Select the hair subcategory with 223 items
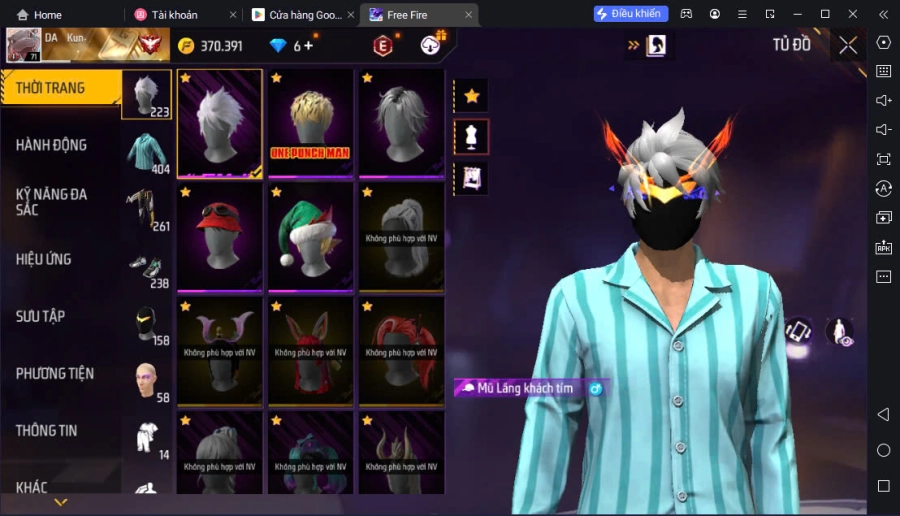900x516 pixels. 147,95
